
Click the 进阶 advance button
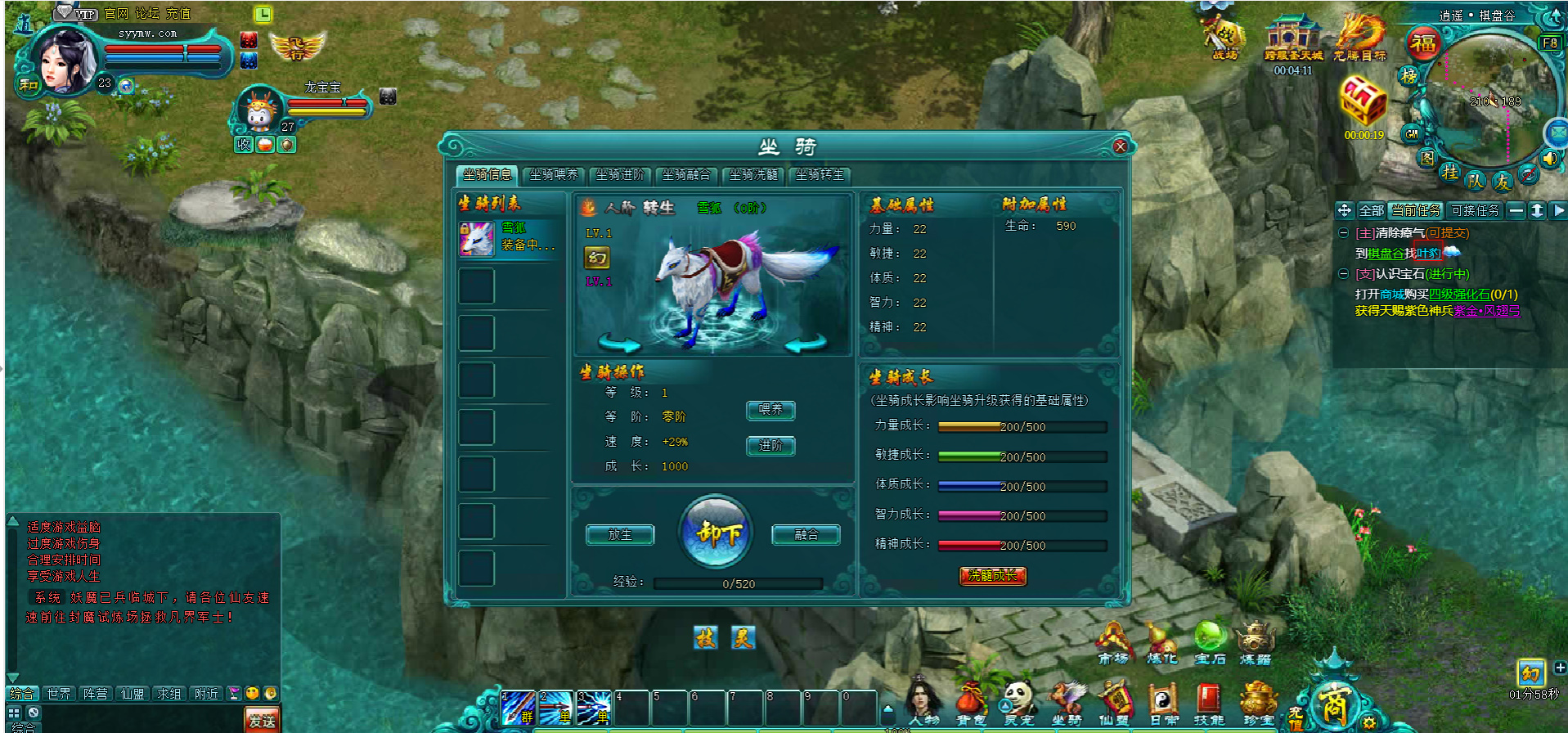point(771,446)
